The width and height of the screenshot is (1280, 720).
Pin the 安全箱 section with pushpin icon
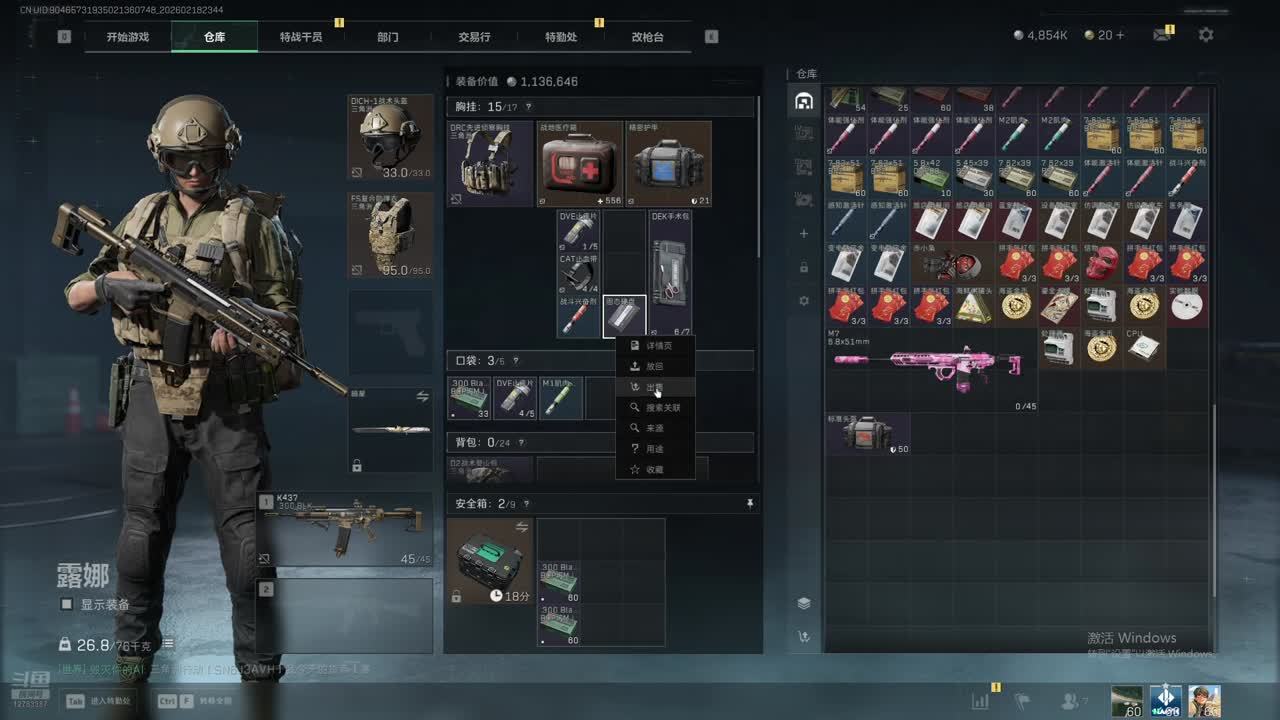pyautogui.click(x=750, y=504)
